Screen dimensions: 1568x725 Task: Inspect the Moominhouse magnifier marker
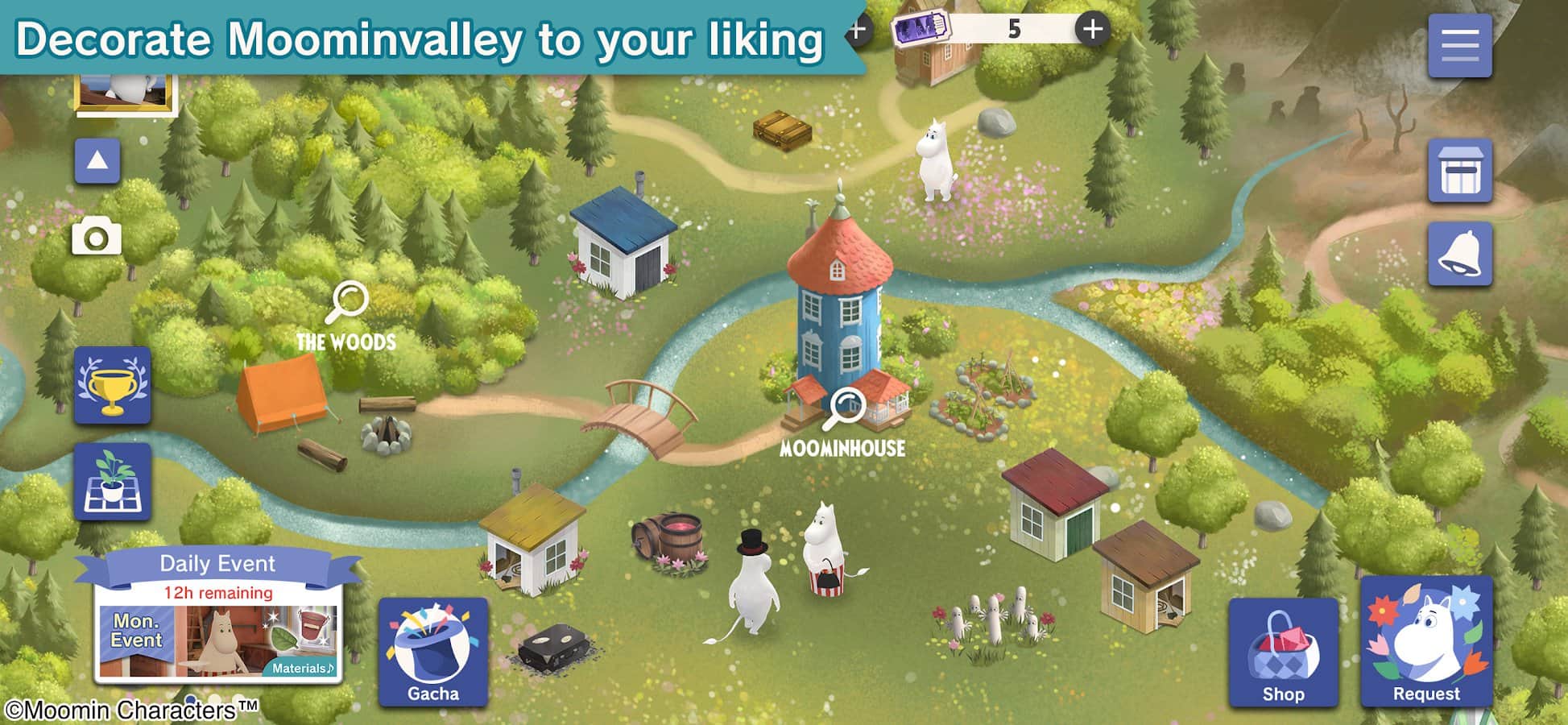(x=846, y=408)
